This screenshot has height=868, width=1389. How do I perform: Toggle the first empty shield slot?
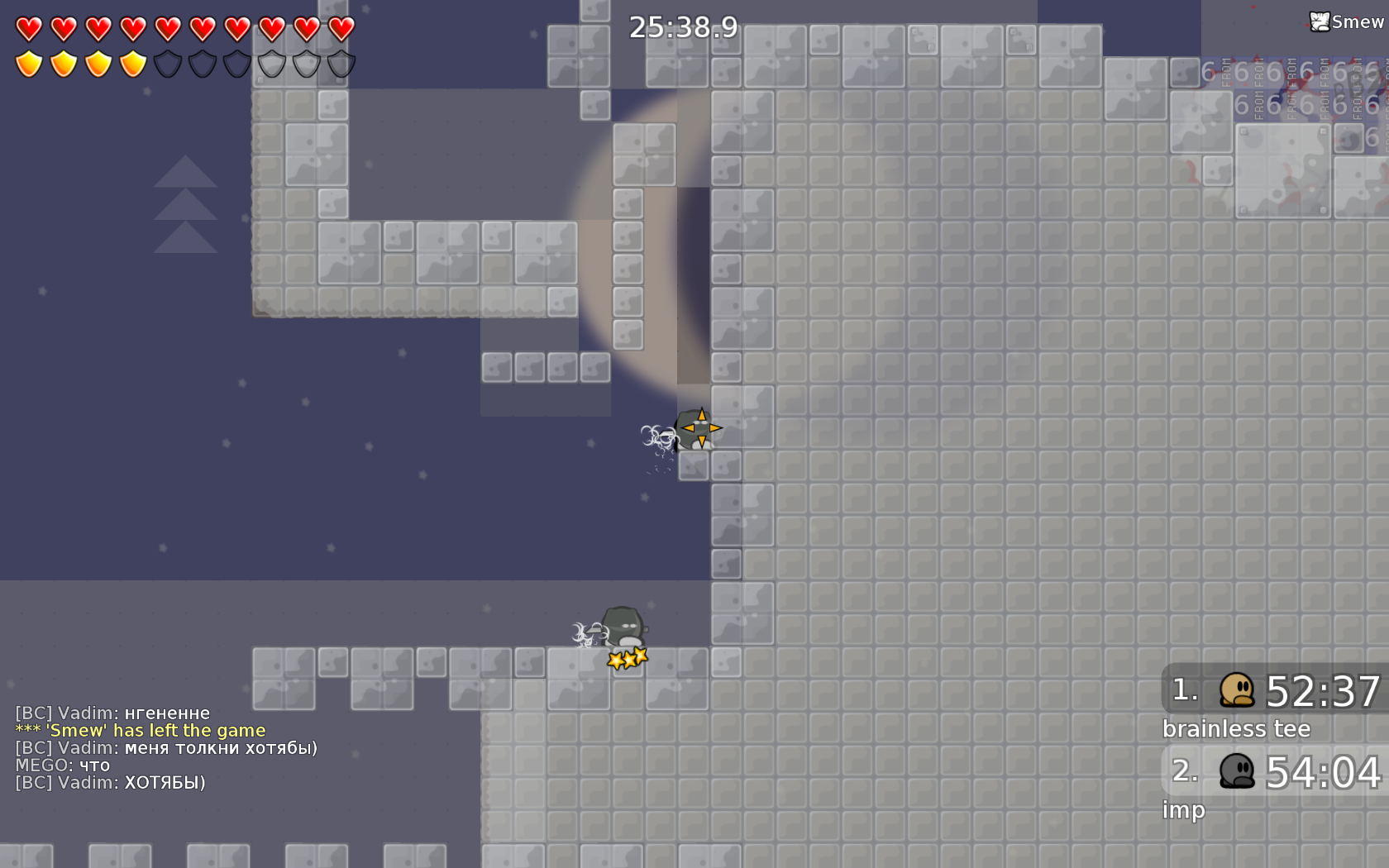click(x=165, y=63)
